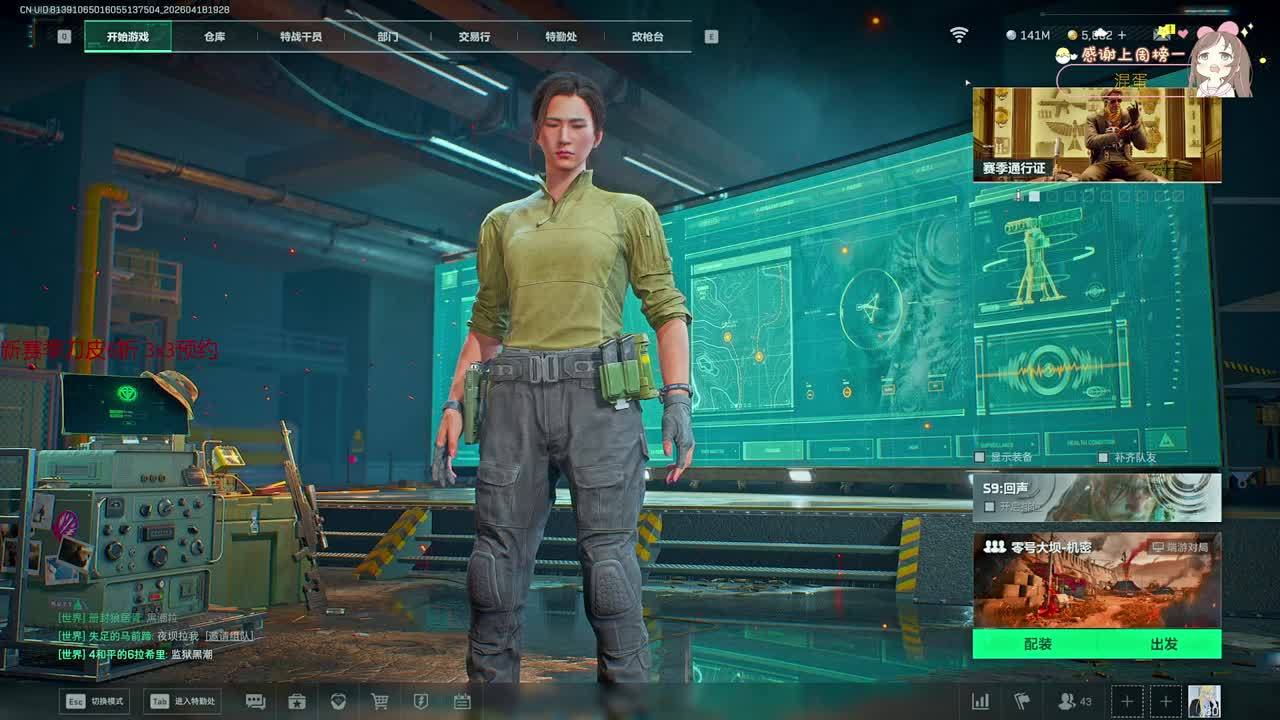This screenshot has height=720, width=1280.
Task: Toggle the 补齐队友 fill teammates checkbox
Action: (x=1103, y=457)
